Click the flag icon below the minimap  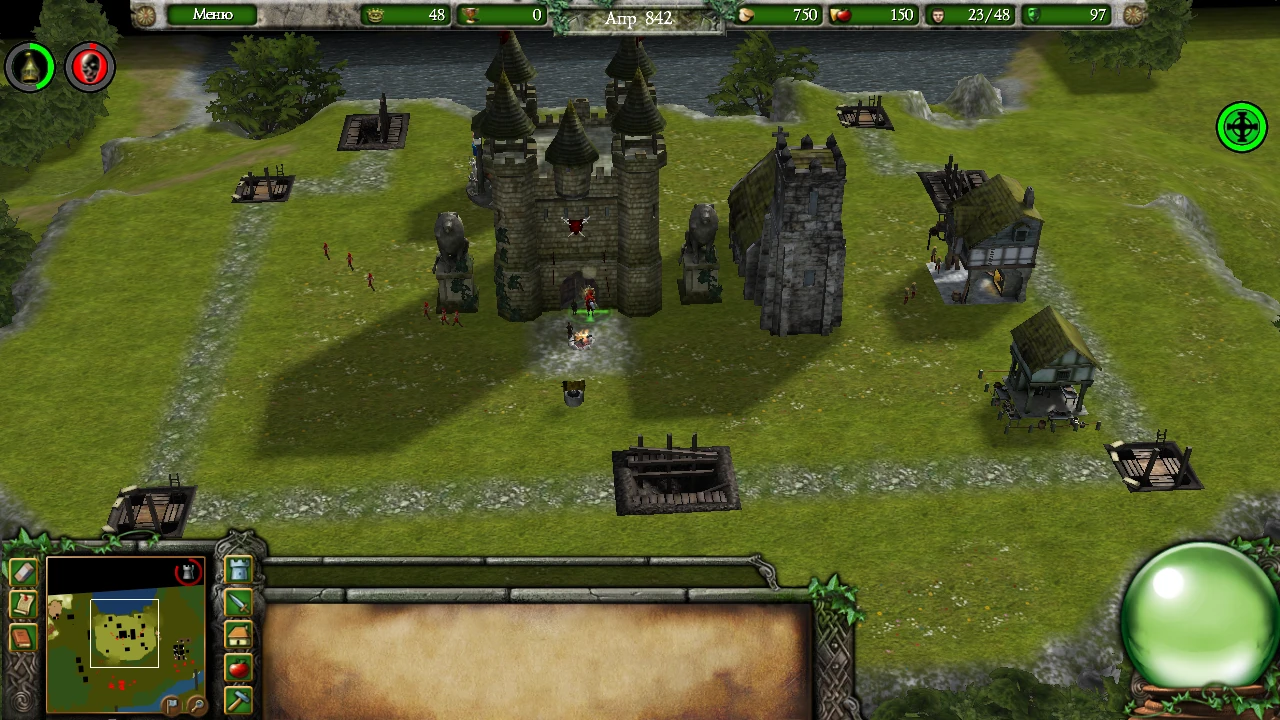pyautogui.click(x=171, y=704)
